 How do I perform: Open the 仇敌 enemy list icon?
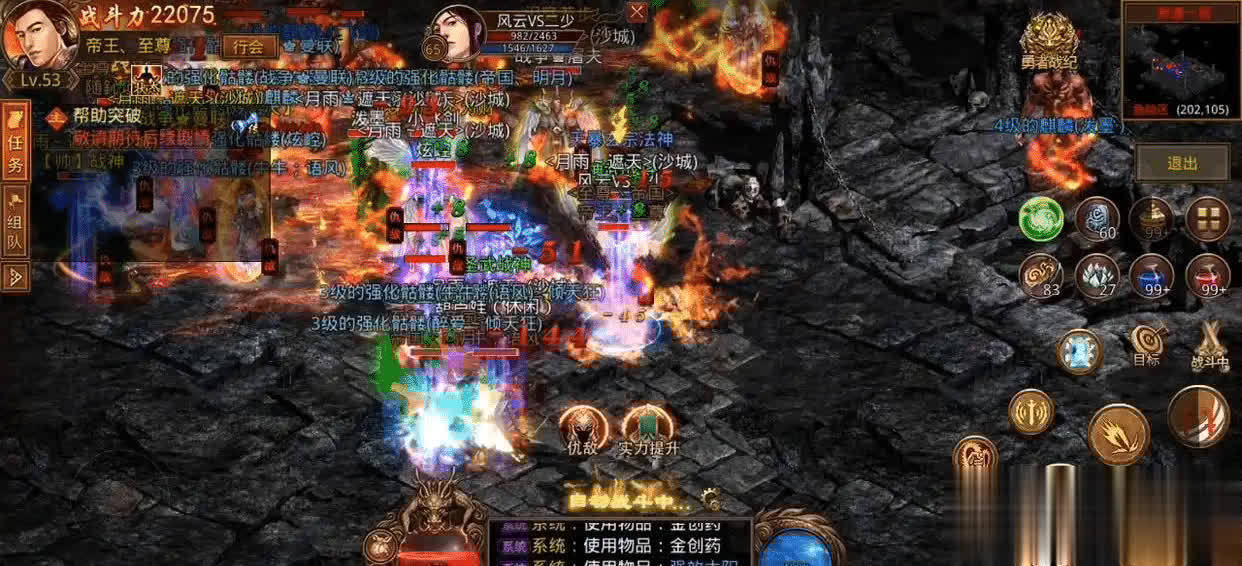point(582,429)
